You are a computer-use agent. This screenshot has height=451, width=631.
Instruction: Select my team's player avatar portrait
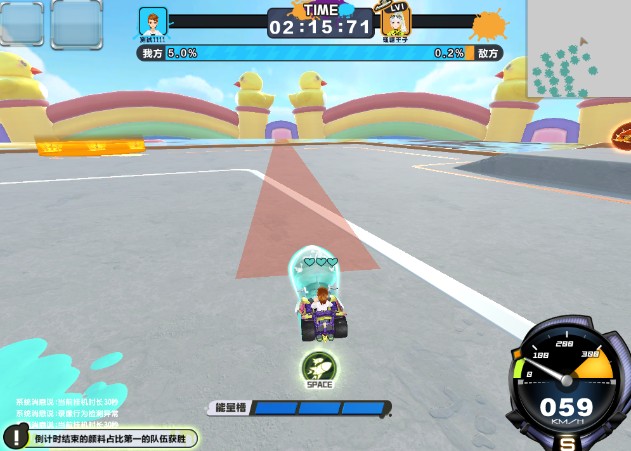coord(153,23)
